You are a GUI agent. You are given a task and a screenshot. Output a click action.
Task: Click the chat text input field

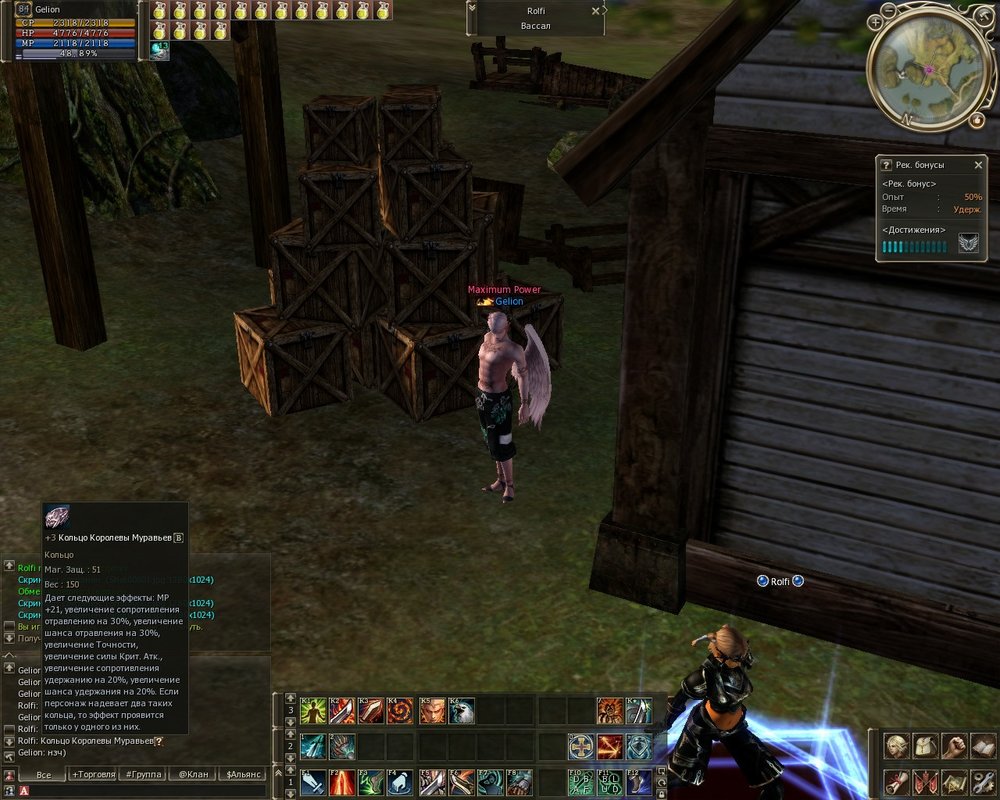pos(140,791)
